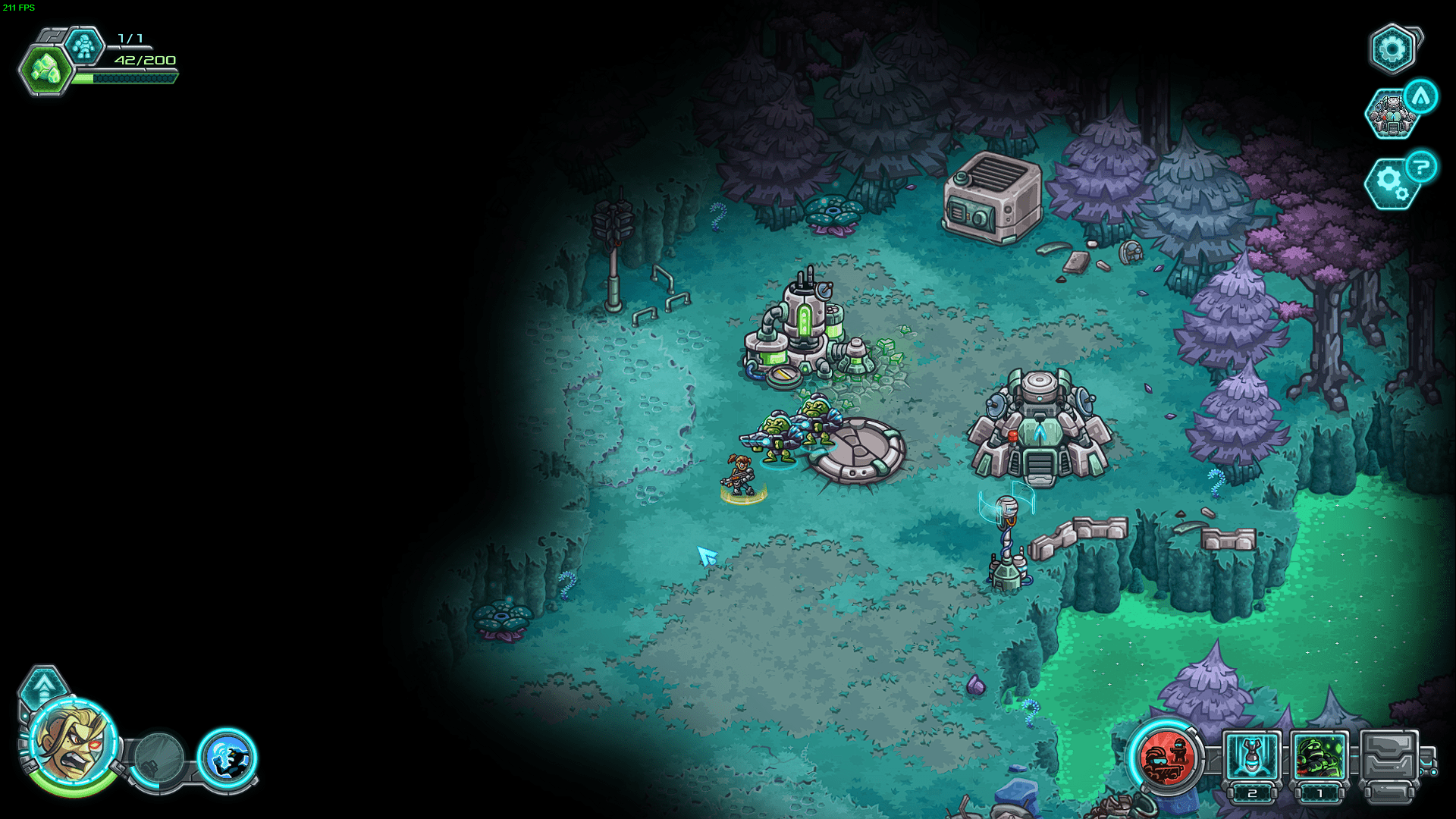This screenshot has height=819, width=1456.
Task: Click the soldier count 1/1 icon
Action: (x=85, y=45)
